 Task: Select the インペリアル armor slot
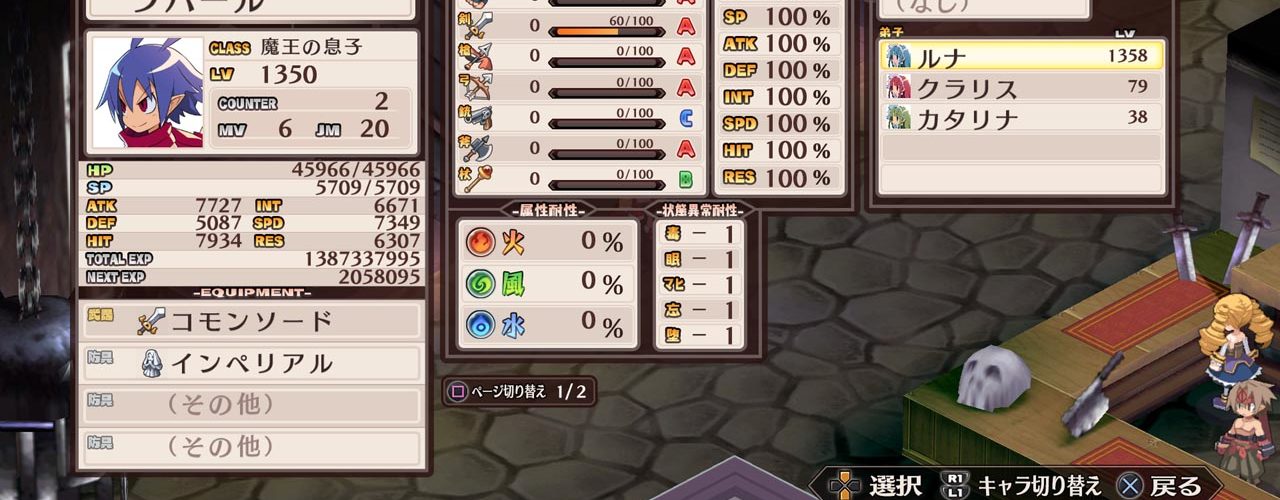251,363
